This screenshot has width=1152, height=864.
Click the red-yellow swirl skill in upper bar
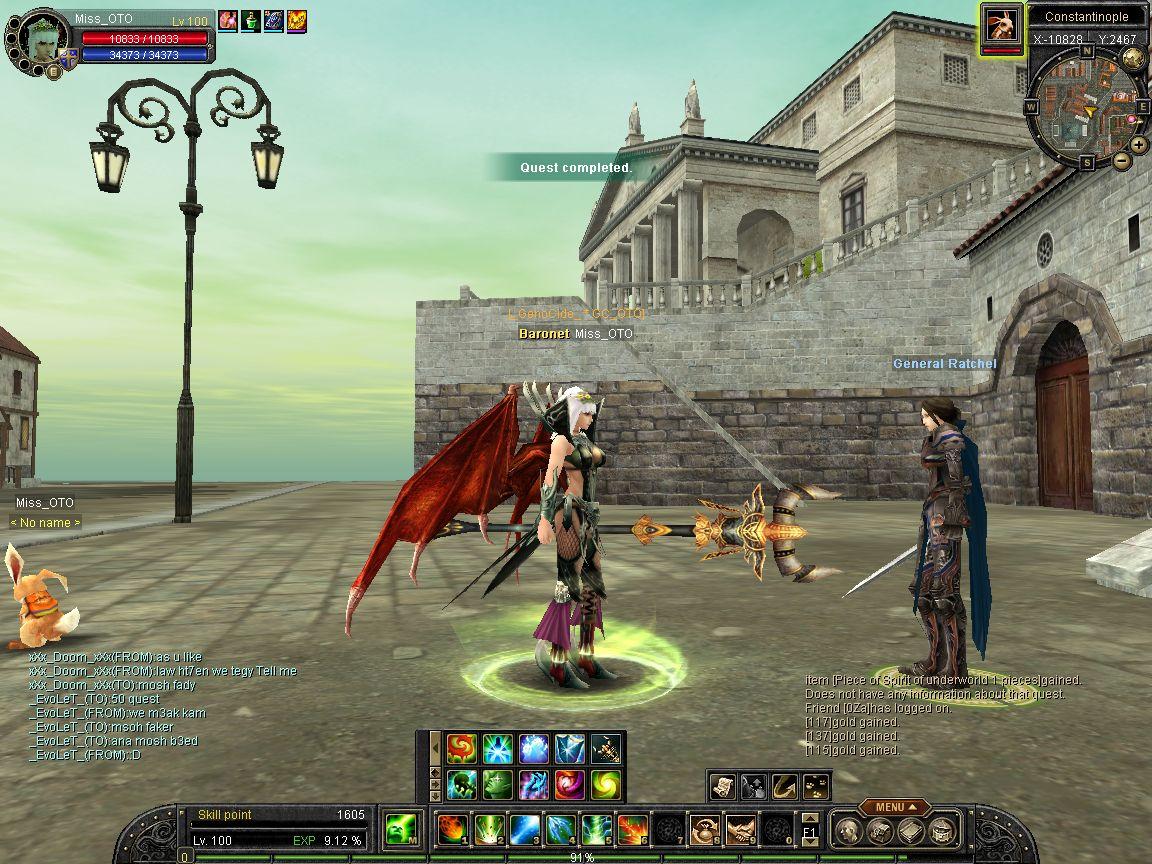pyautogui.click(x=461, y=748)
